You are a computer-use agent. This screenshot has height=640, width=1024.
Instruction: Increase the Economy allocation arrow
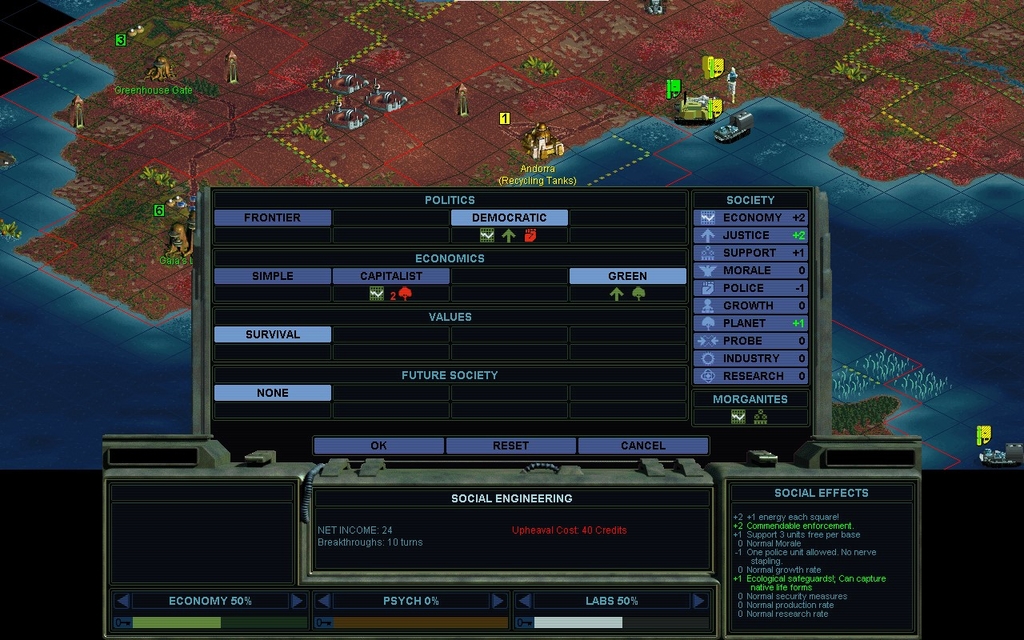[297, 601]
